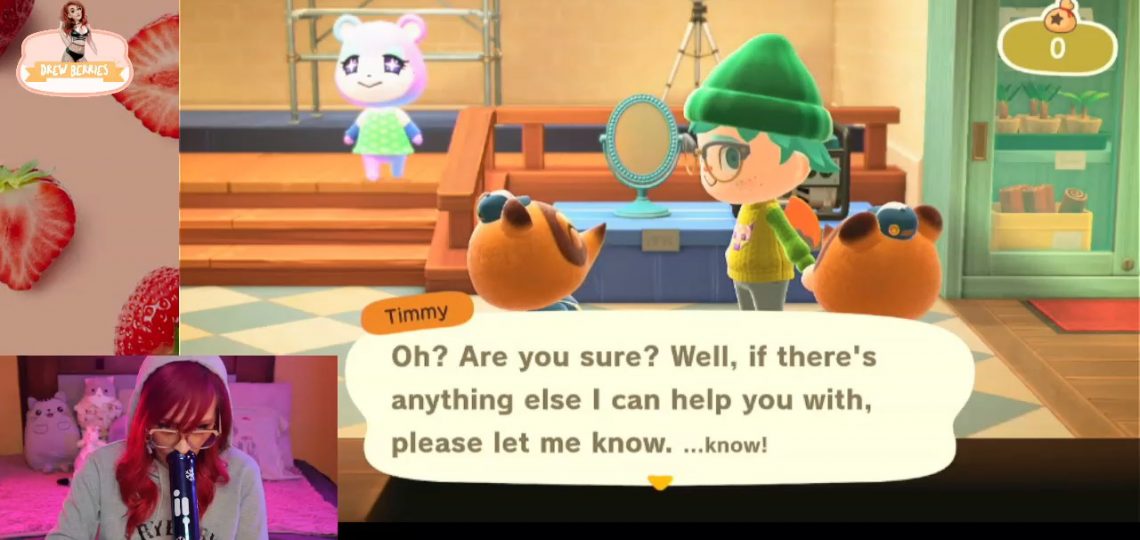Screen dimensions: 1140x540
Task: Click the Drew Berries channel logo
Action: [75, 52]
